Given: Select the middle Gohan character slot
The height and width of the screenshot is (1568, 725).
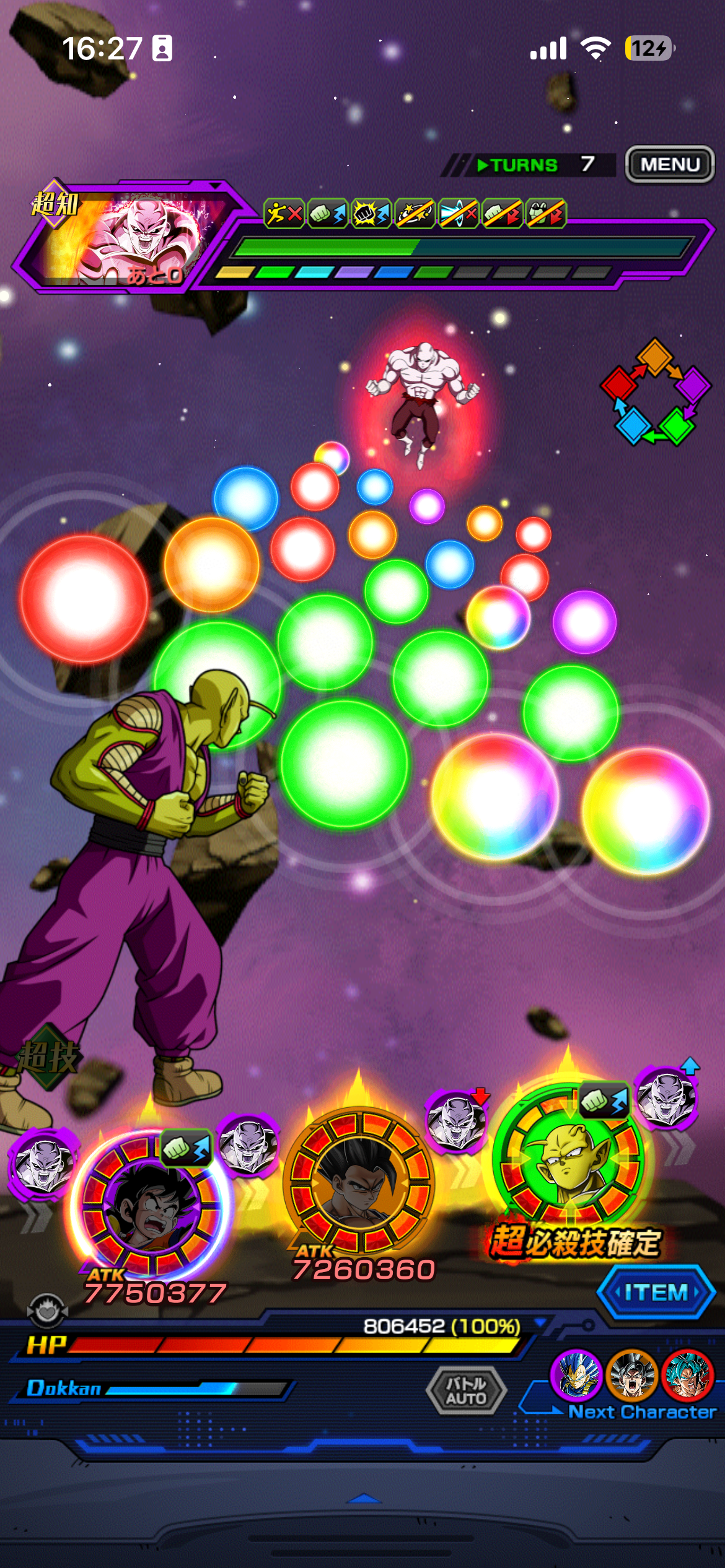Looking at the screenshot, I should pyautogui.click(x=361, y=1181).
